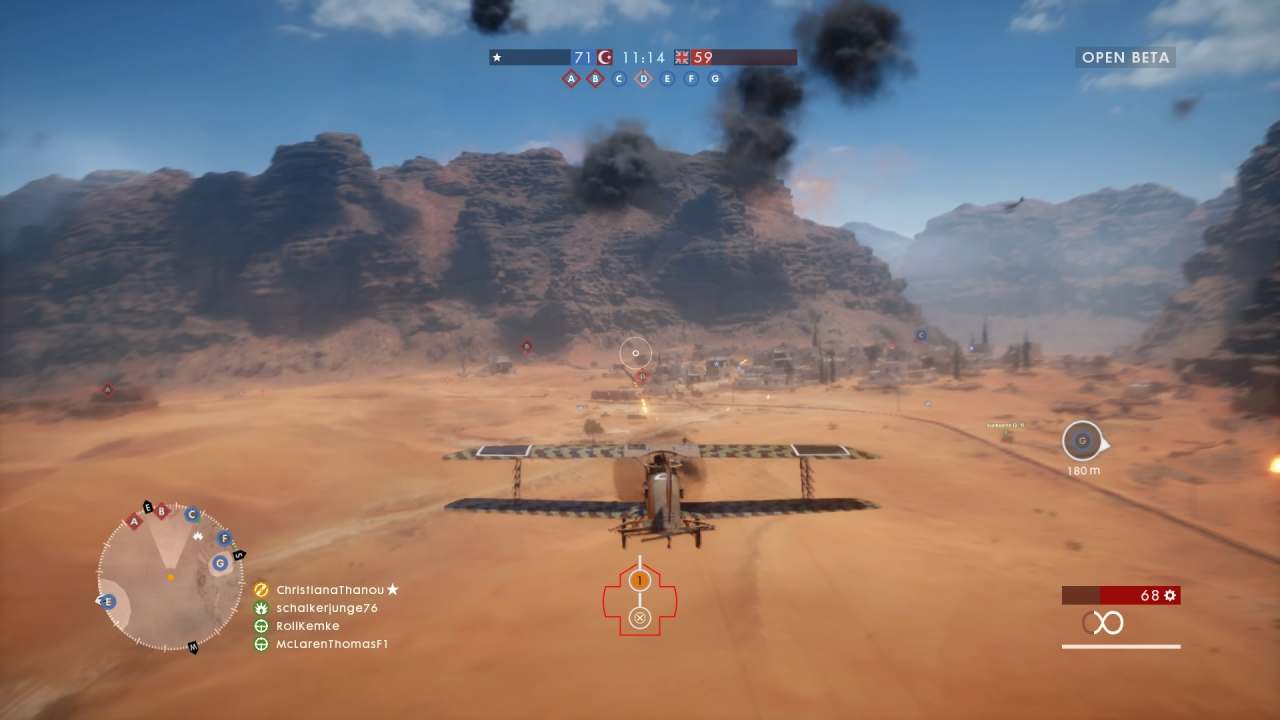Click the objective G marker showing 180 m
This screenshot has width=1280, height=720.
click(1081, 441)
